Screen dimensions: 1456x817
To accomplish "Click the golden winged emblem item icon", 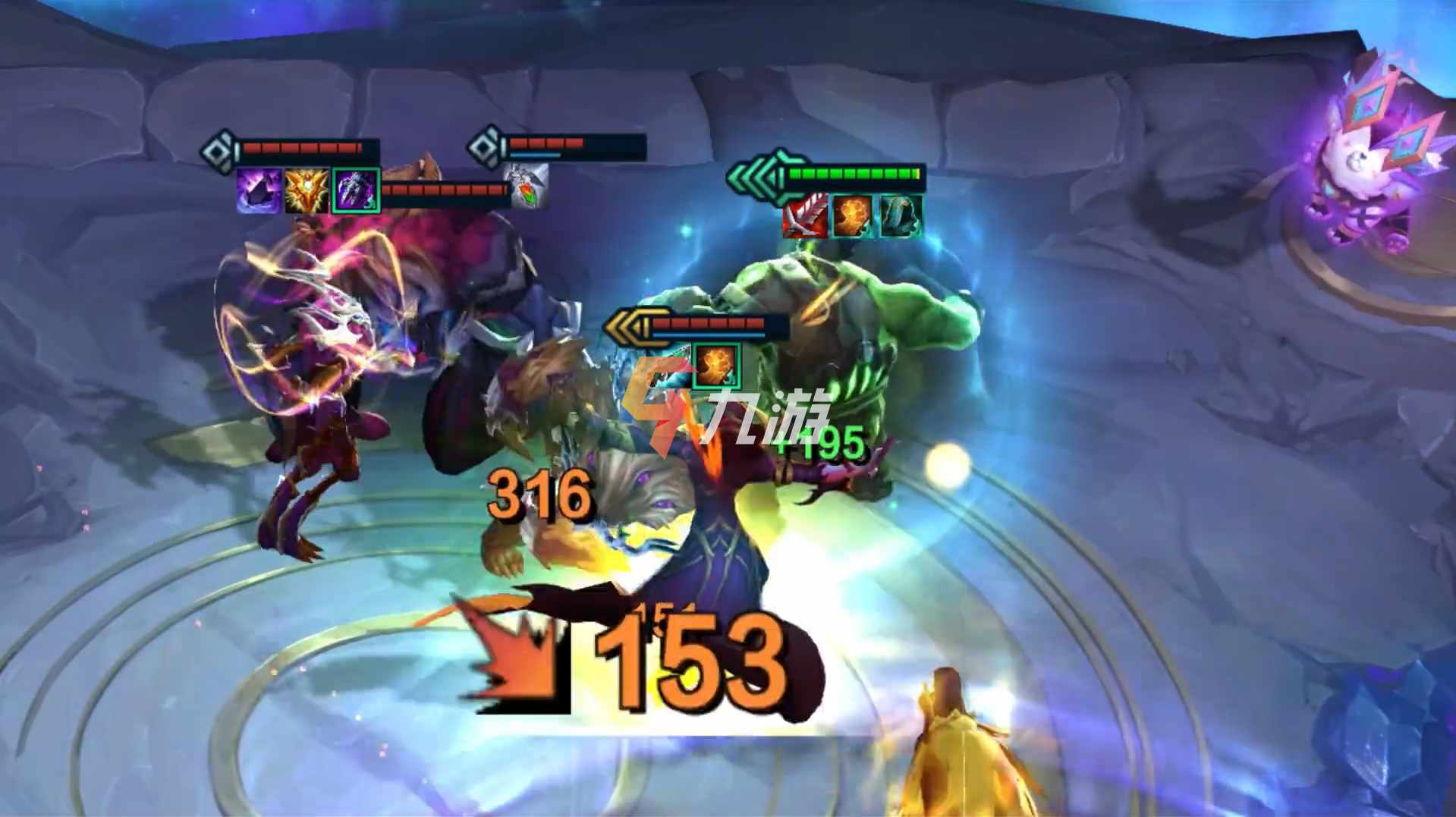I will tap(307, 190).
